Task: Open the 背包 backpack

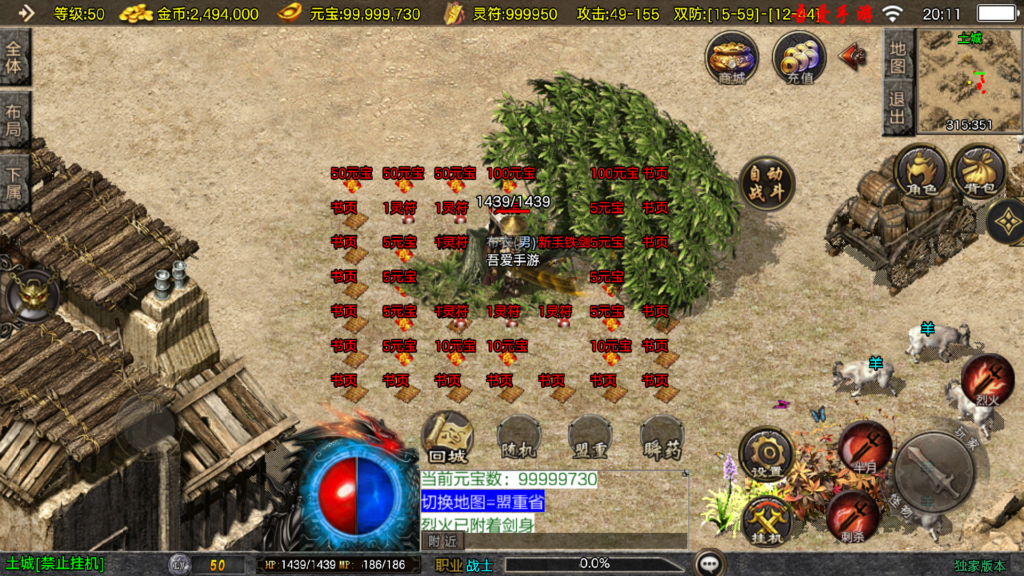Action: 979,171
